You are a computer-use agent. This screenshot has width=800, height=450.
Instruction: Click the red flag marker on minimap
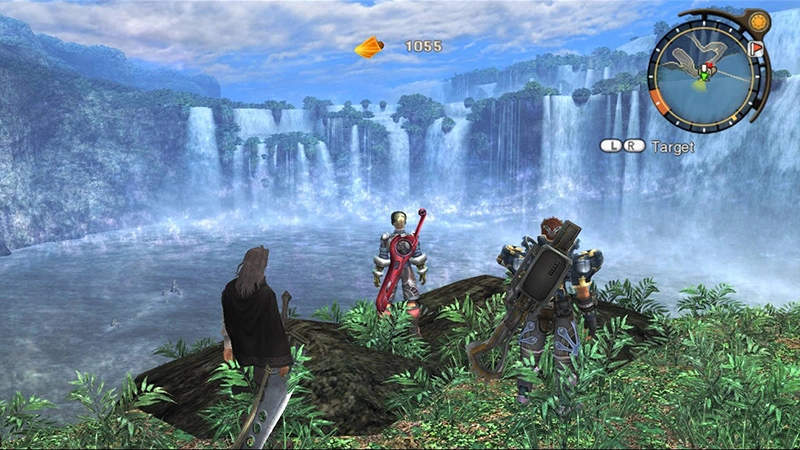pos(755,47)
